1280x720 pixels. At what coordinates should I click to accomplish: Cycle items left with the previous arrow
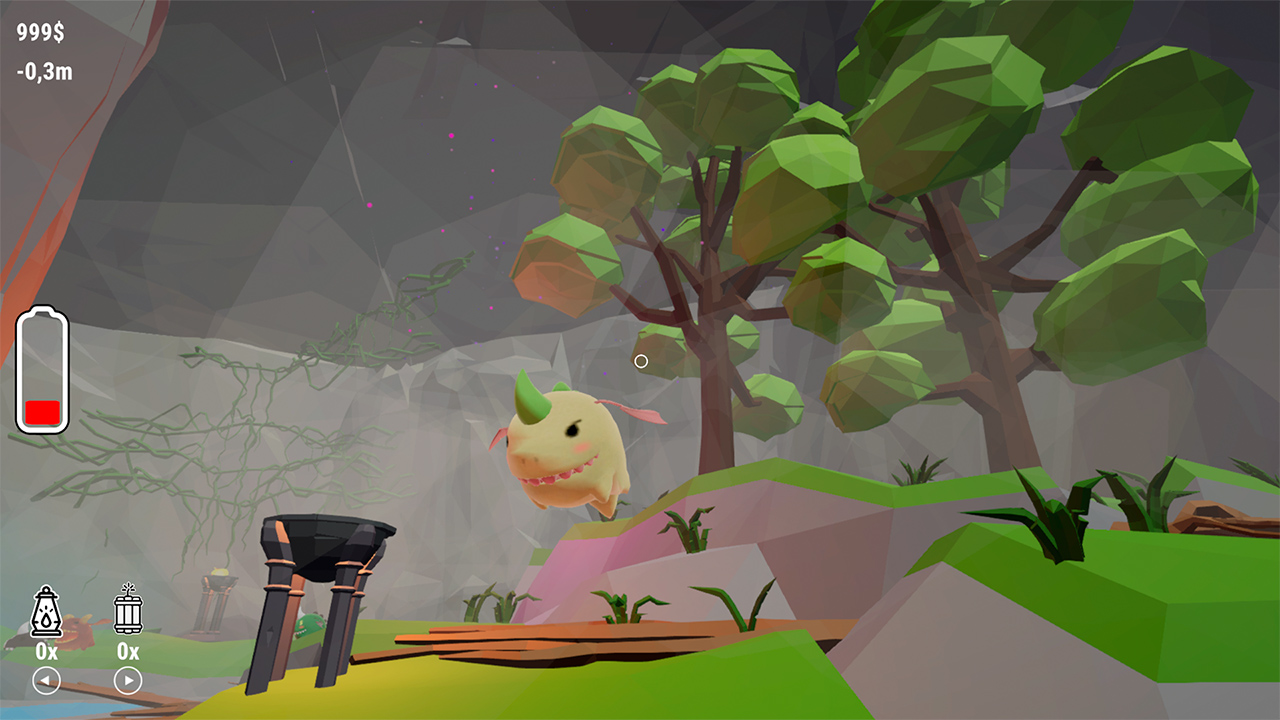(x=47, y=679)
